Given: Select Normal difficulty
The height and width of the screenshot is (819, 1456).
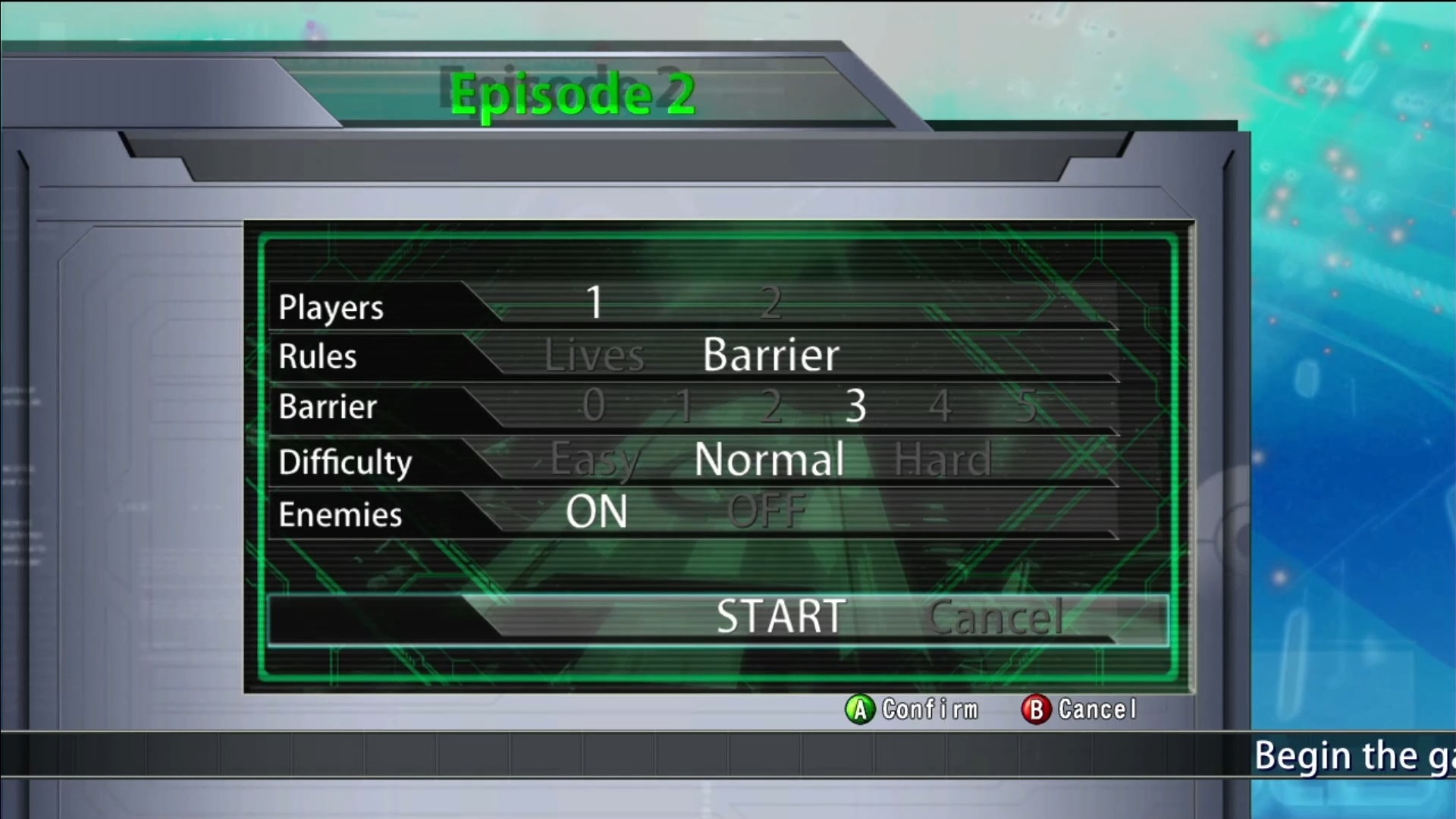Looking at the screenshot, I should 769,460.
